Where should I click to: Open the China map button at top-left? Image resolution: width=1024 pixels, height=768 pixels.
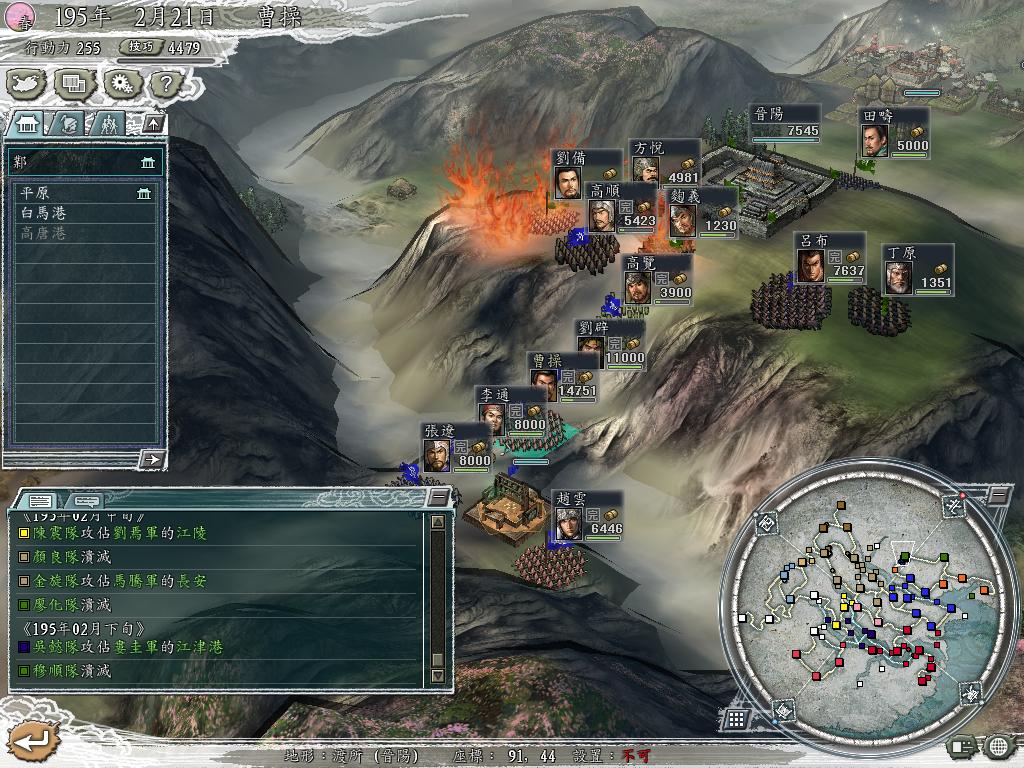(x=26, y=83)
